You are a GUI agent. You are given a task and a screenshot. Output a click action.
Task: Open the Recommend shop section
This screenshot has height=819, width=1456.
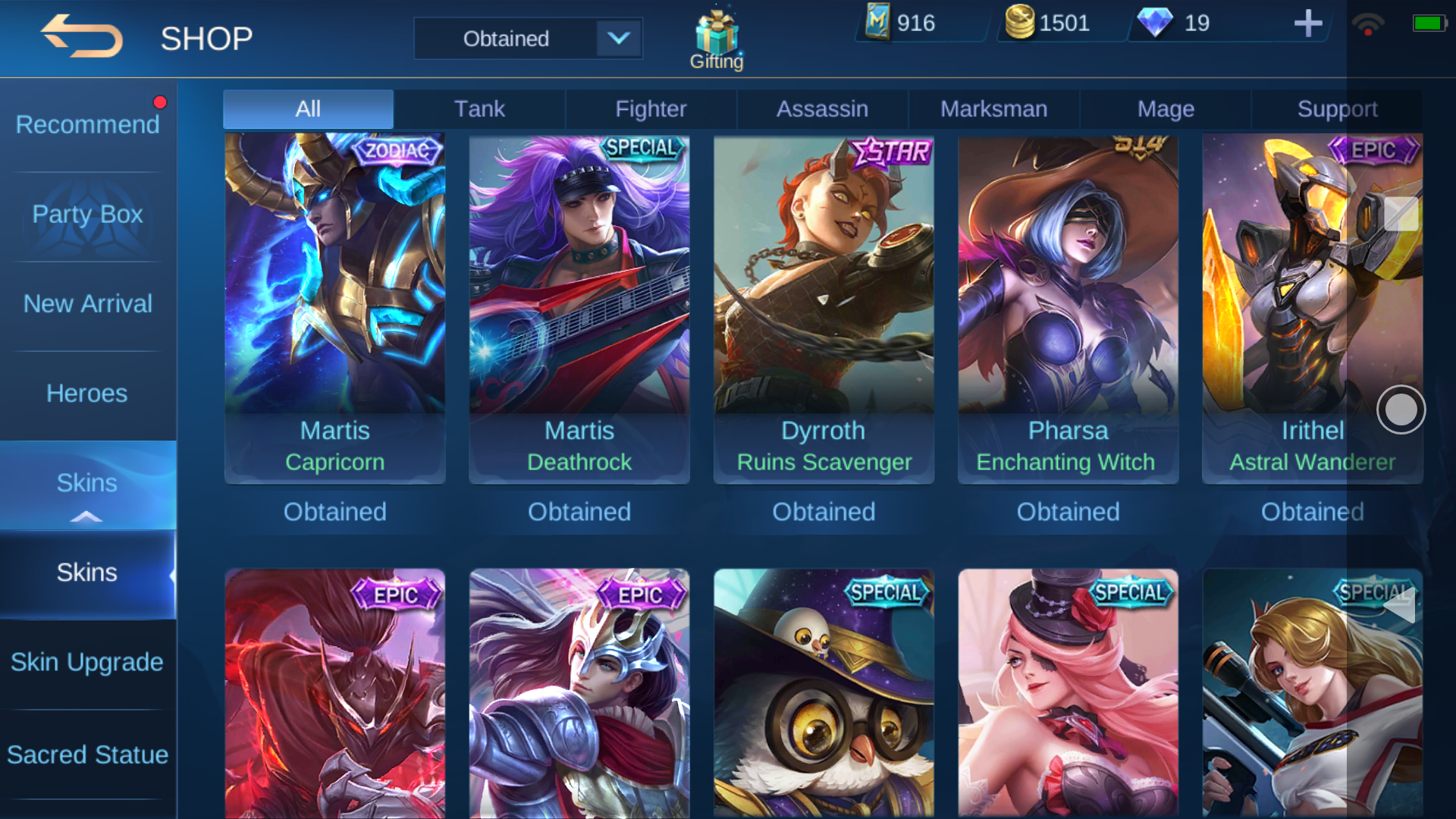88,124
